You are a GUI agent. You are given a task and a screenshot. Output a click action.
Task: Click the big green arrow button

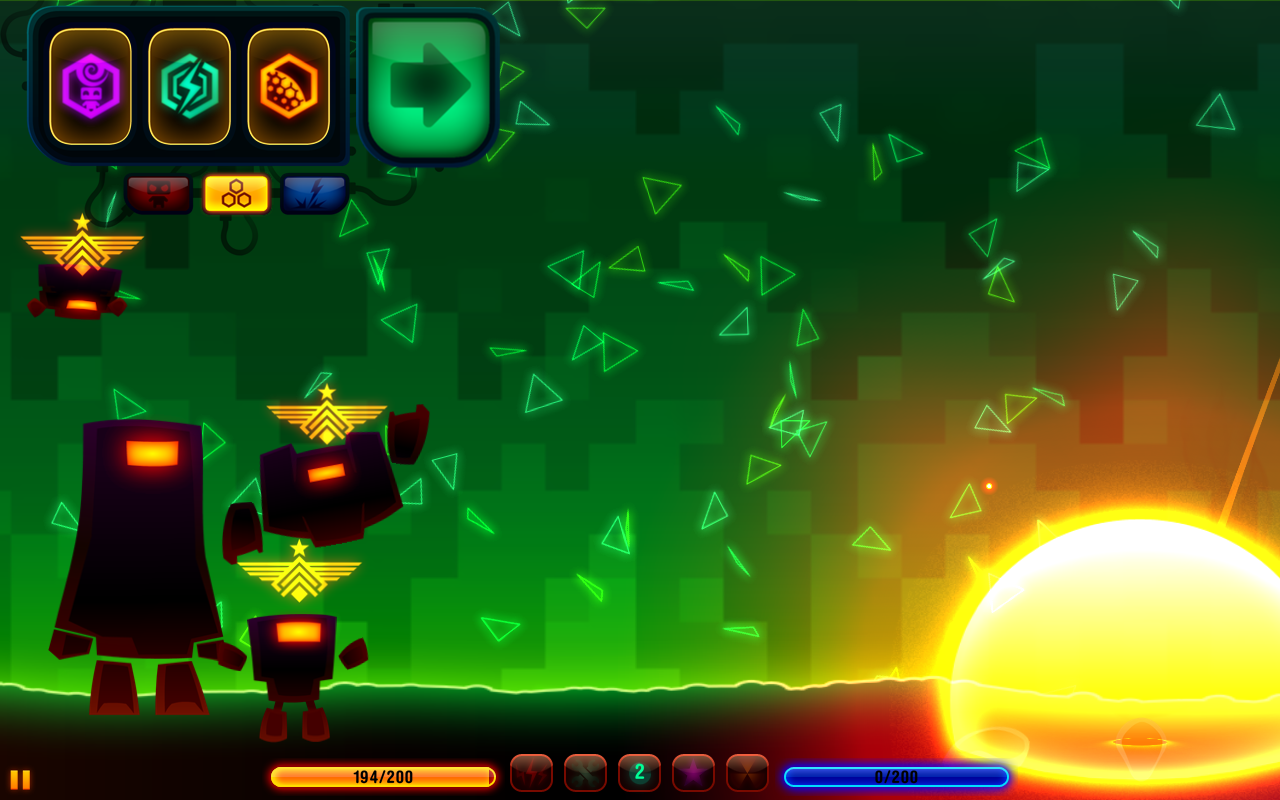coord(428,86)
